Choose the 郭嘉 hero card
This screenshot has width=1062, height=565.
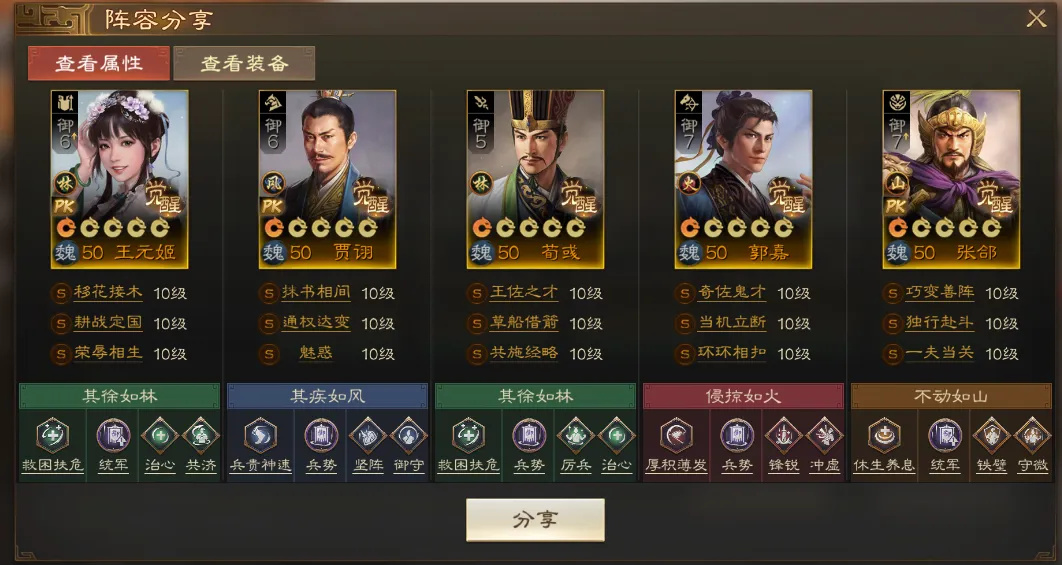point(743,178)
